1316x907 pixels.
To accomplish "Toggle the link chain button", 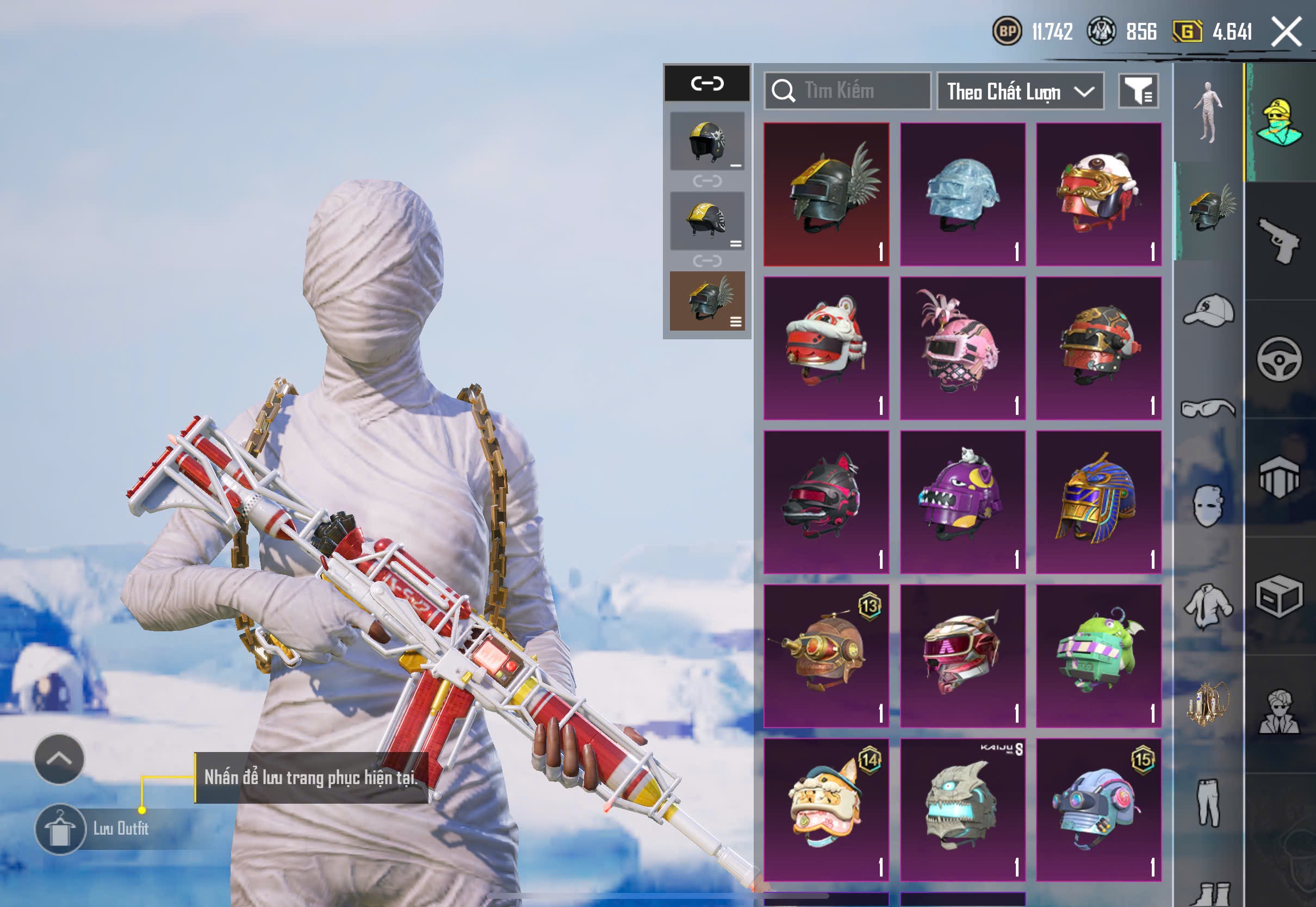I will (x=707, y=84).
